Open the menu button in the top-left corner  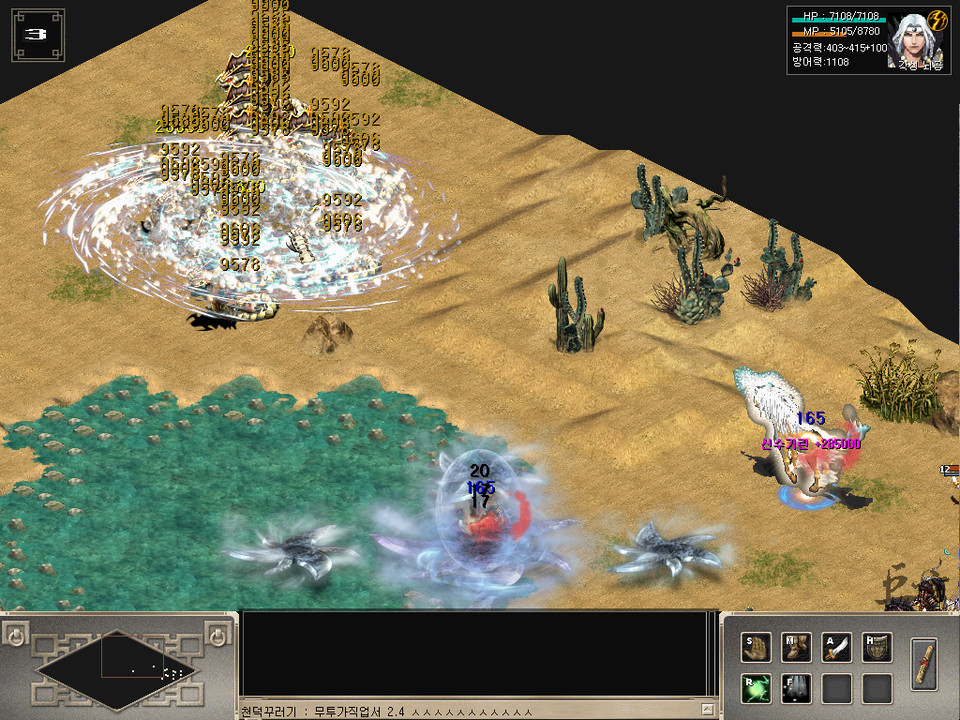[x=37, y=34]
